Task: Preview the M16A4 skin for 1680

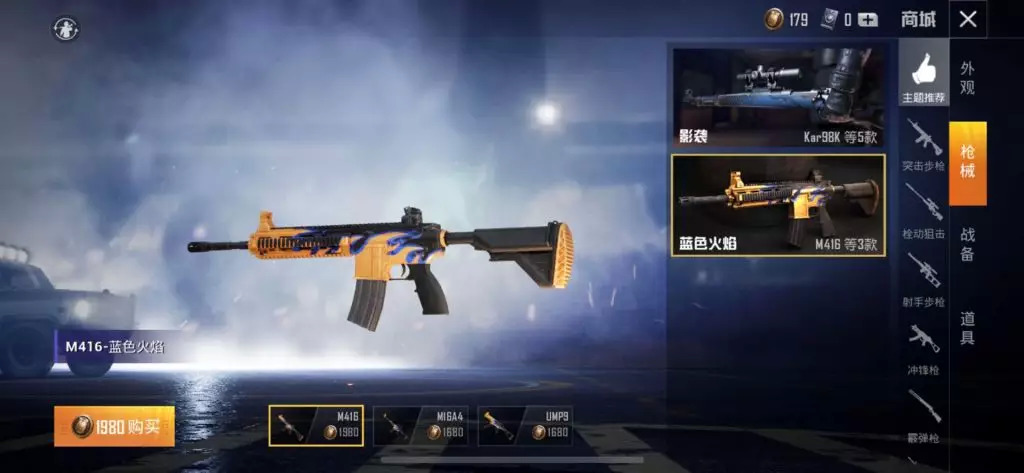Action: (419, 425)
